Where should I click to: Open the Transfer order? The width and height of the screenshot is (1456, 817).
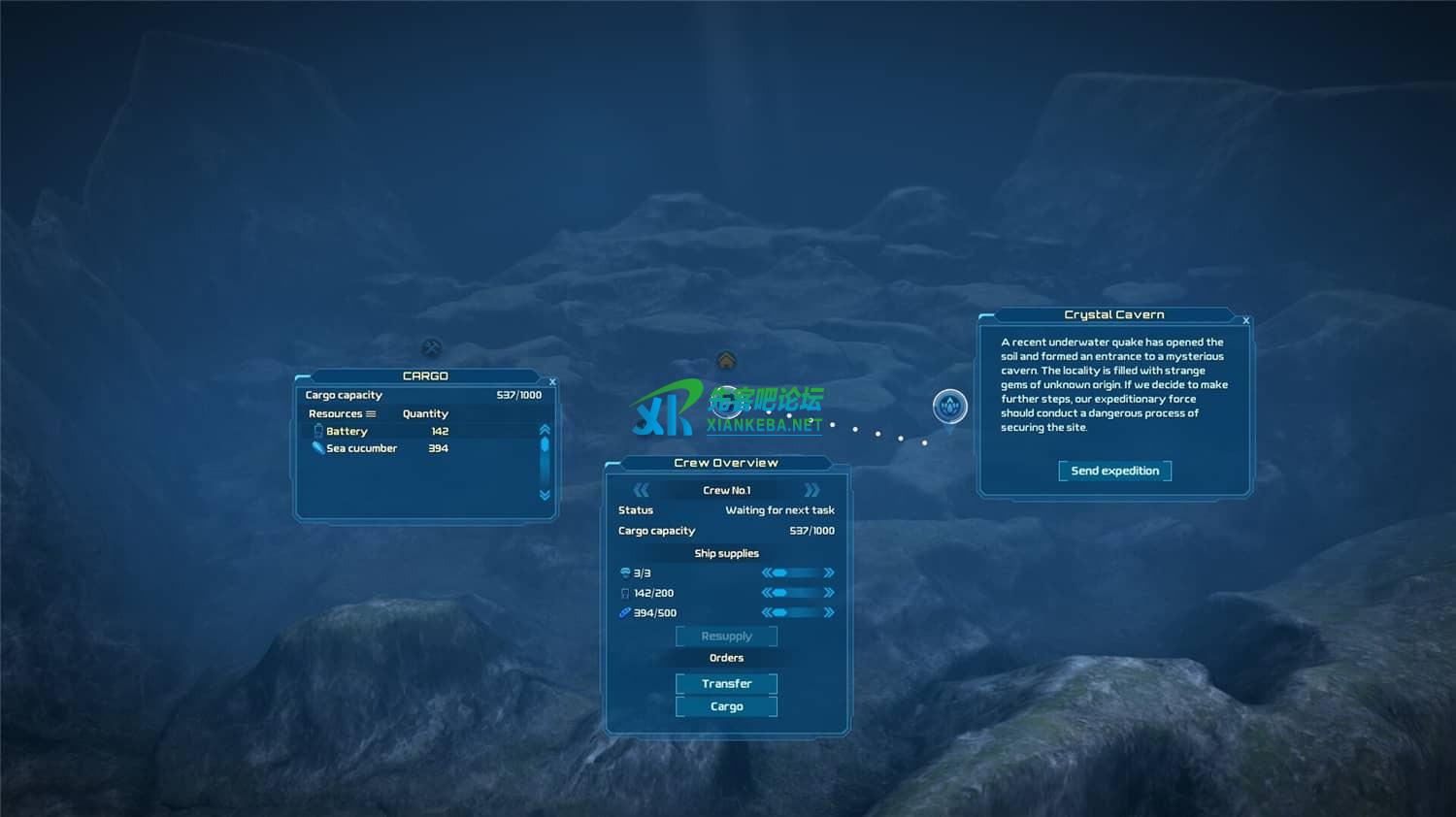(726, 684)
